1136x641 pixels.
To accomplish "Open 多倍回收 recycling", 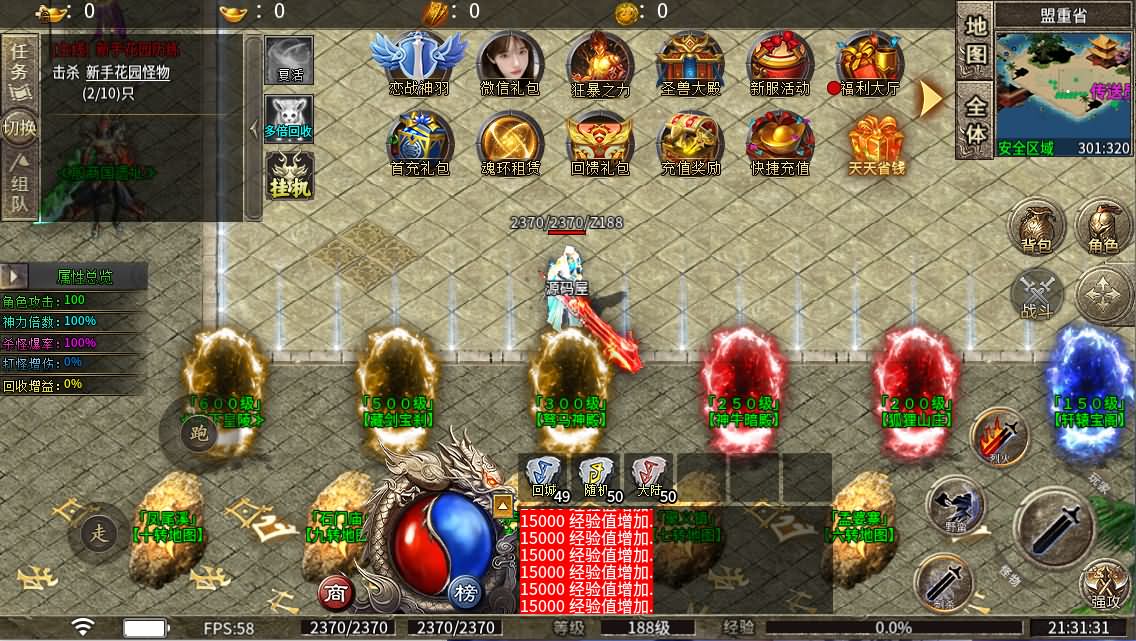I will click(x=289, y=119).
